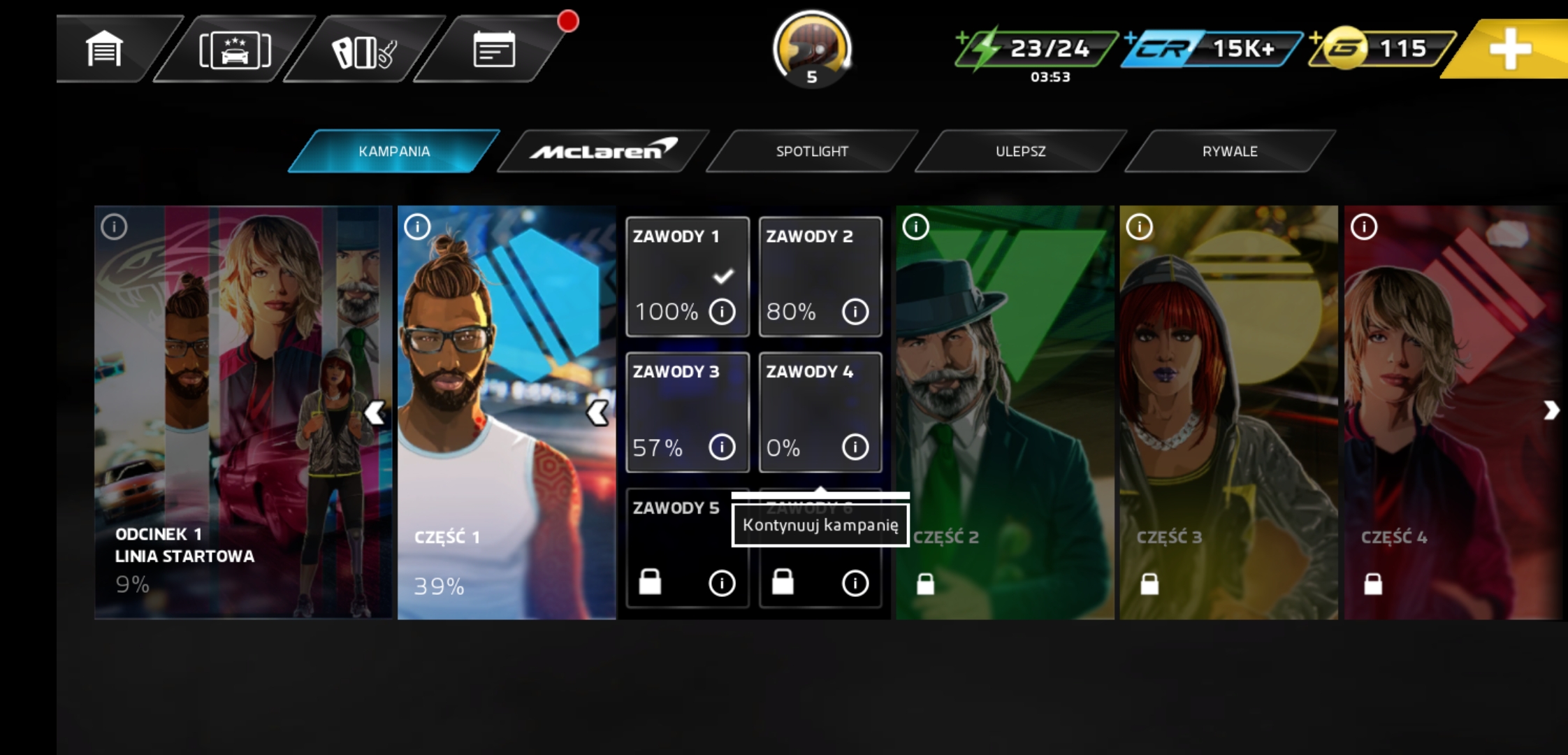Switch to the McLaren tab
Image resolution: width=1568 pixels, height=755 pixels.
[603, 151]
